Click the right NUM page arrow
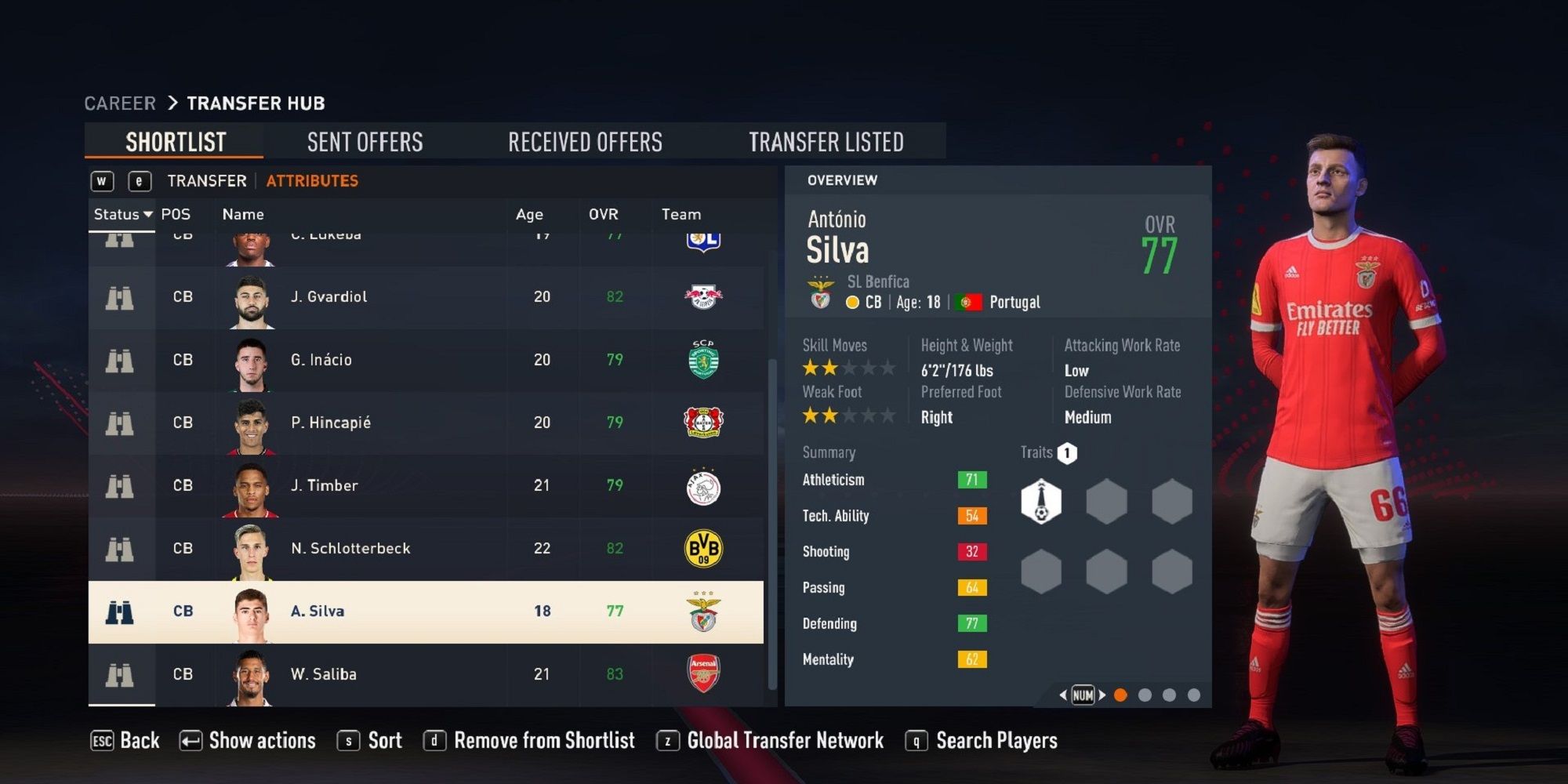The image size is (1568, 784). [x=1101, y=695]
